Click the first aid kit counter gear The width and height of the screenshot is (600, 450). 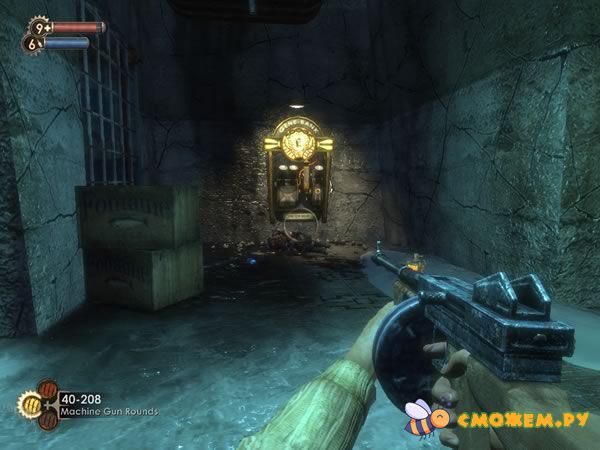(x=37, y=26)
